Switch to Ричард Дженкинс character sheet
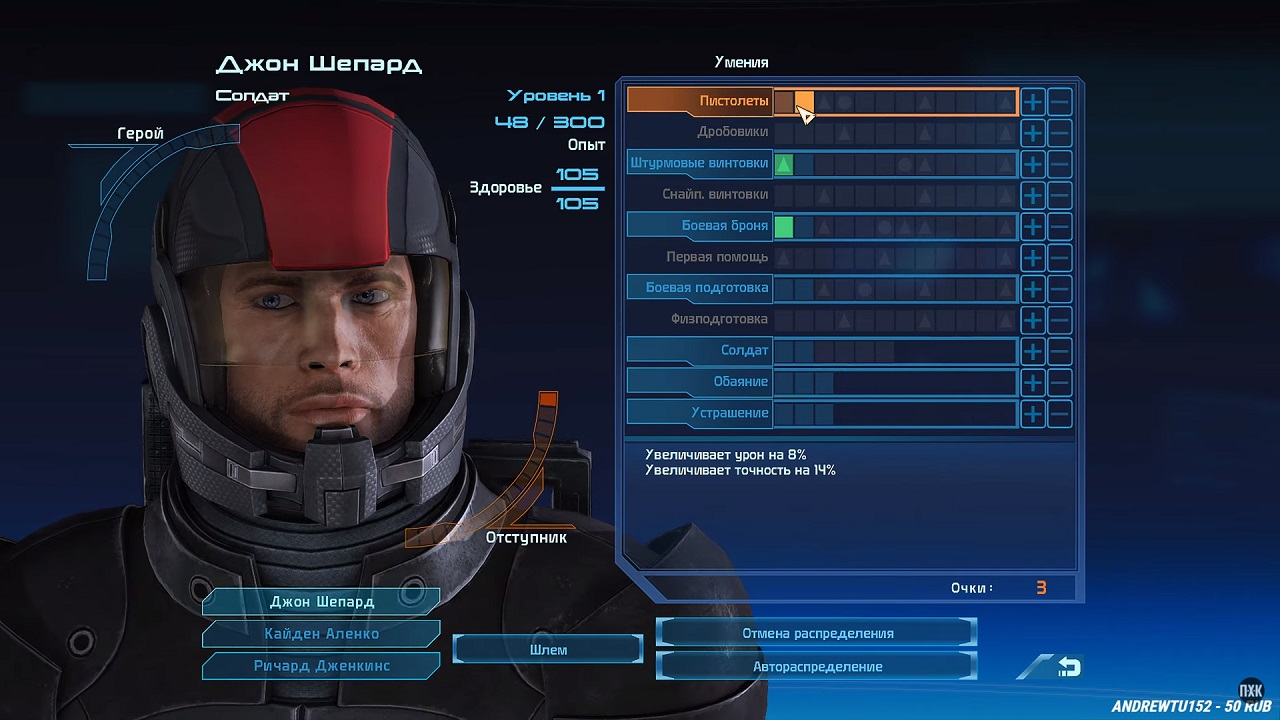 point(321,666)
